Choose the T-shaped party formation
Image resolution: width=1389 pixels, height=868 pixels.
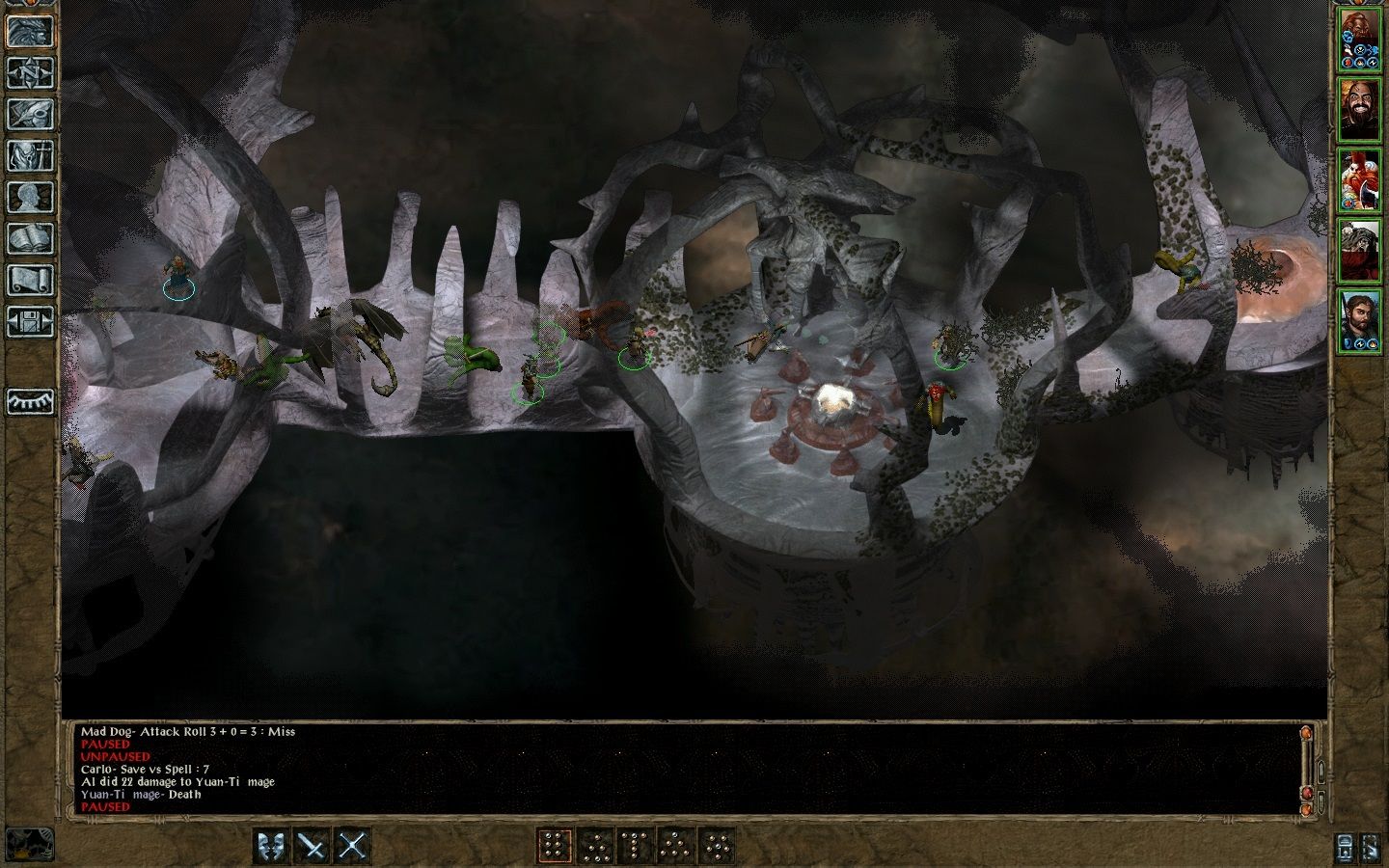click(x=636, y=846)
